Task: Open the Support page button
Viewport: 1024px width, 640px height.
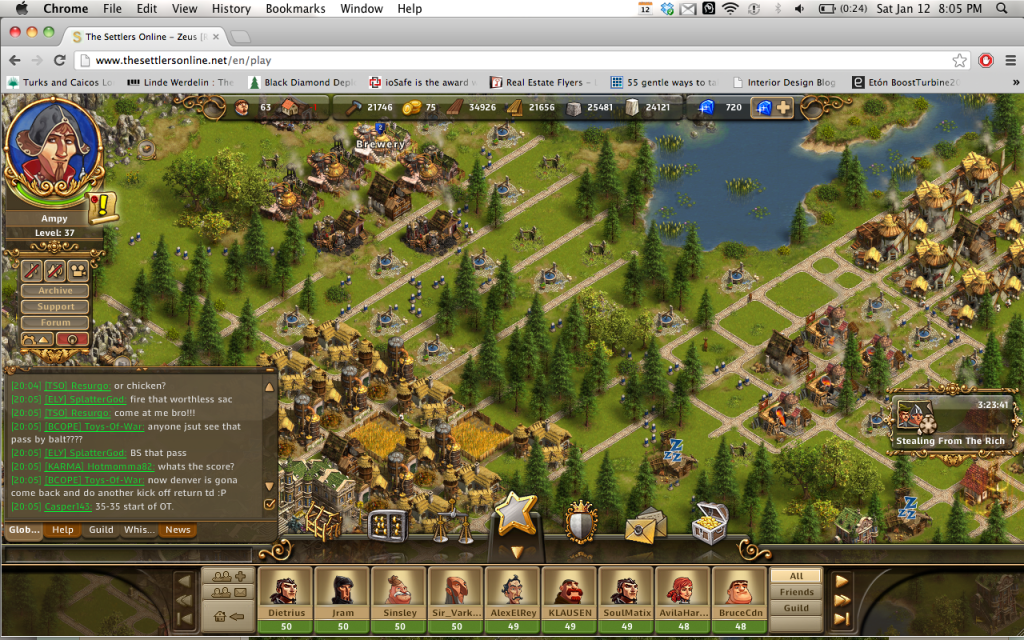Action: pyautogui.click(x=56, y=307)
